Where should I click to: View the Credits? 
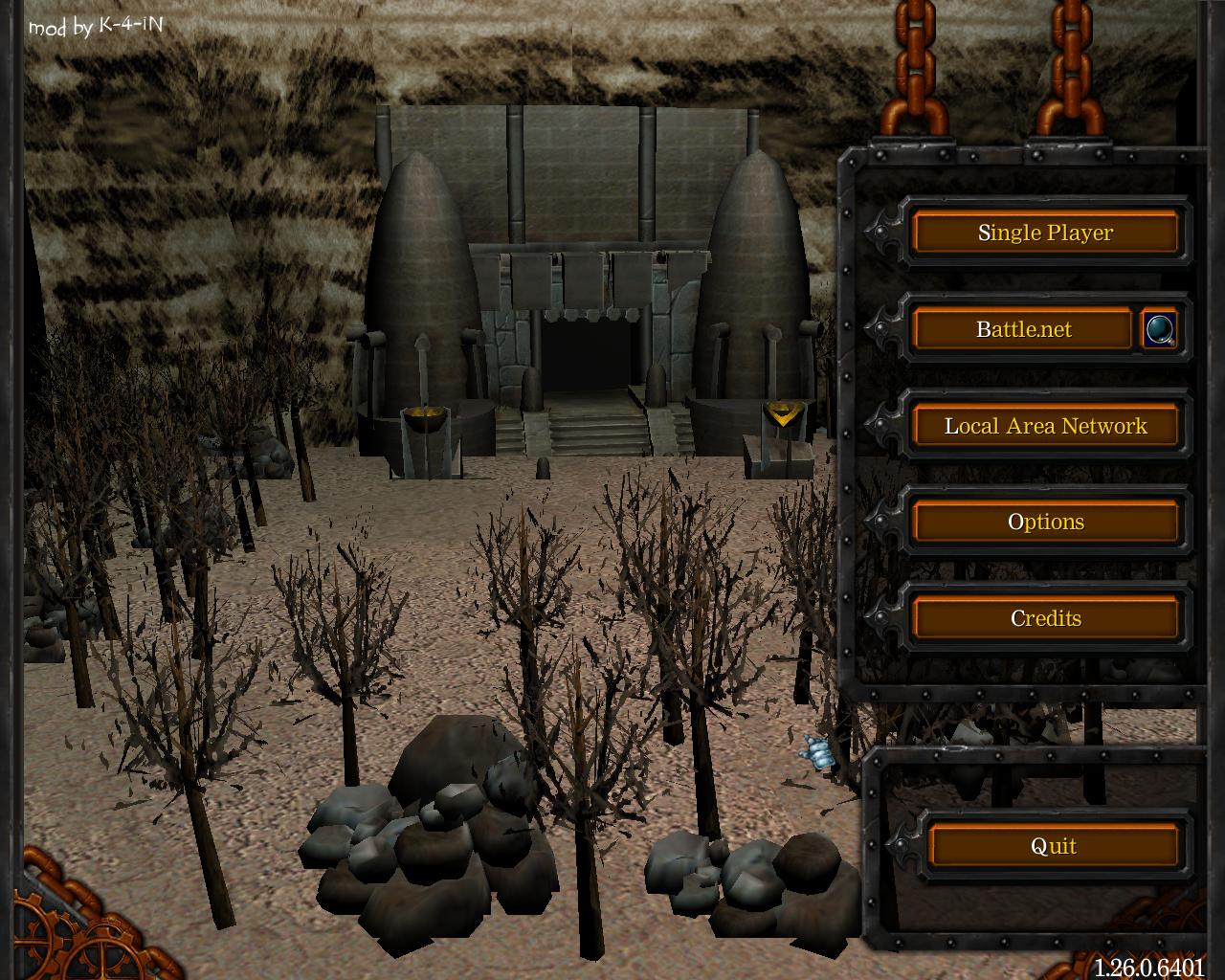(1045, 618)
